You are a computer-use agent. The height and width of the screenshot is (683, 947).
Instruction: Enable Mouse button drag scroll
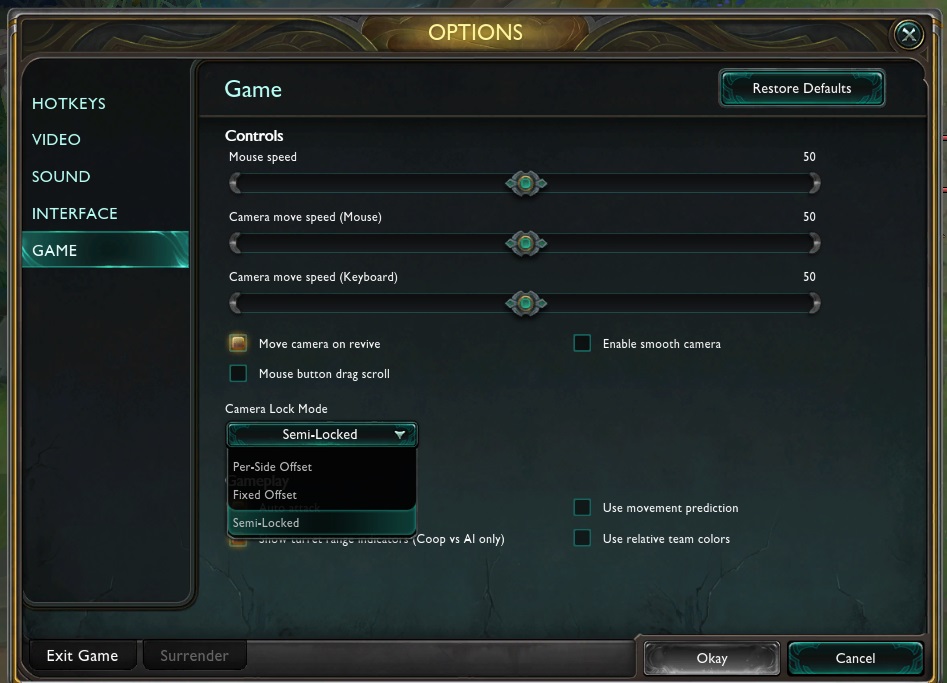click(238, 374)
